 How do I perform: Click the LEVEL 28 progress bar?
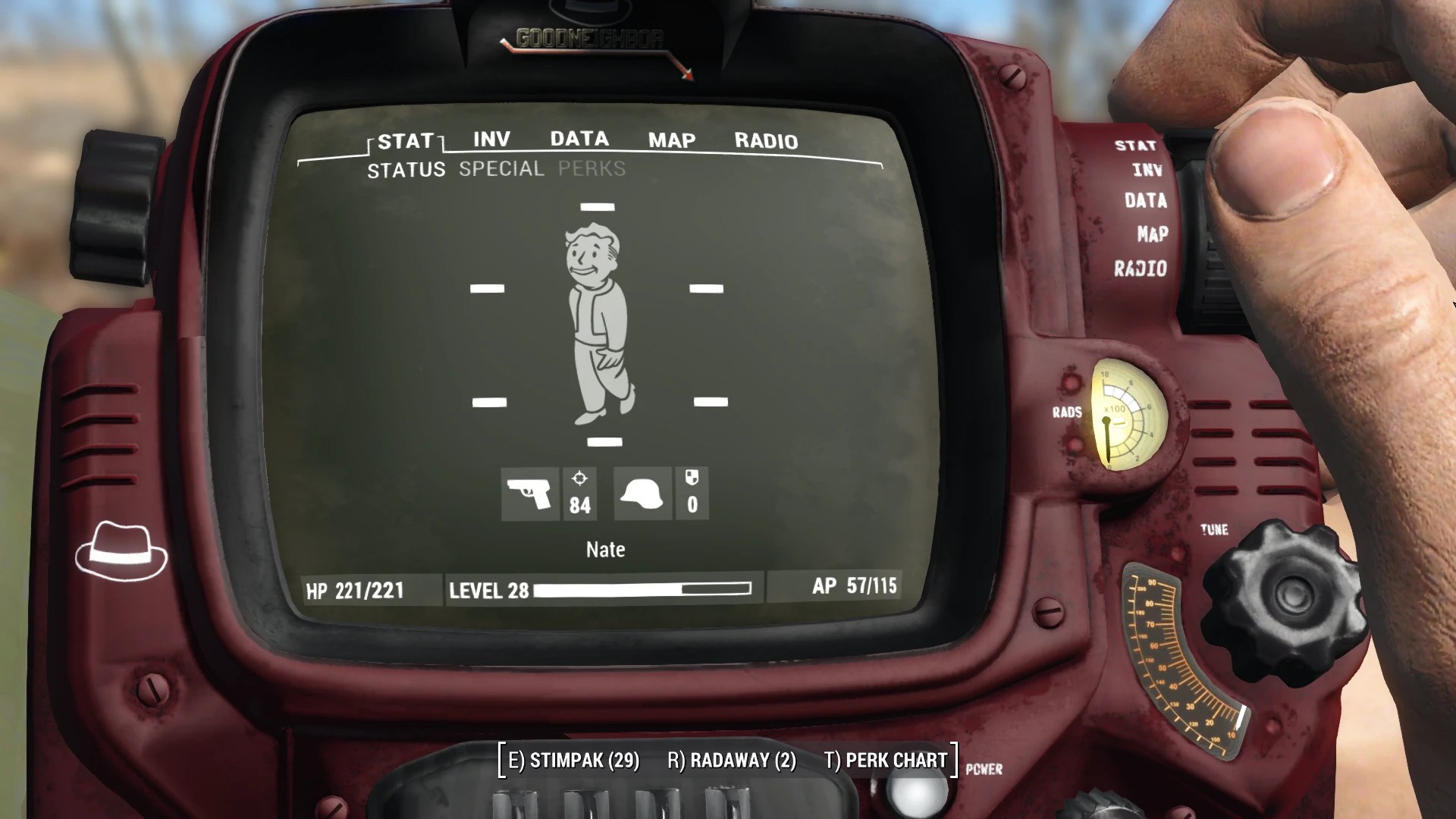(x=599, y=590)
